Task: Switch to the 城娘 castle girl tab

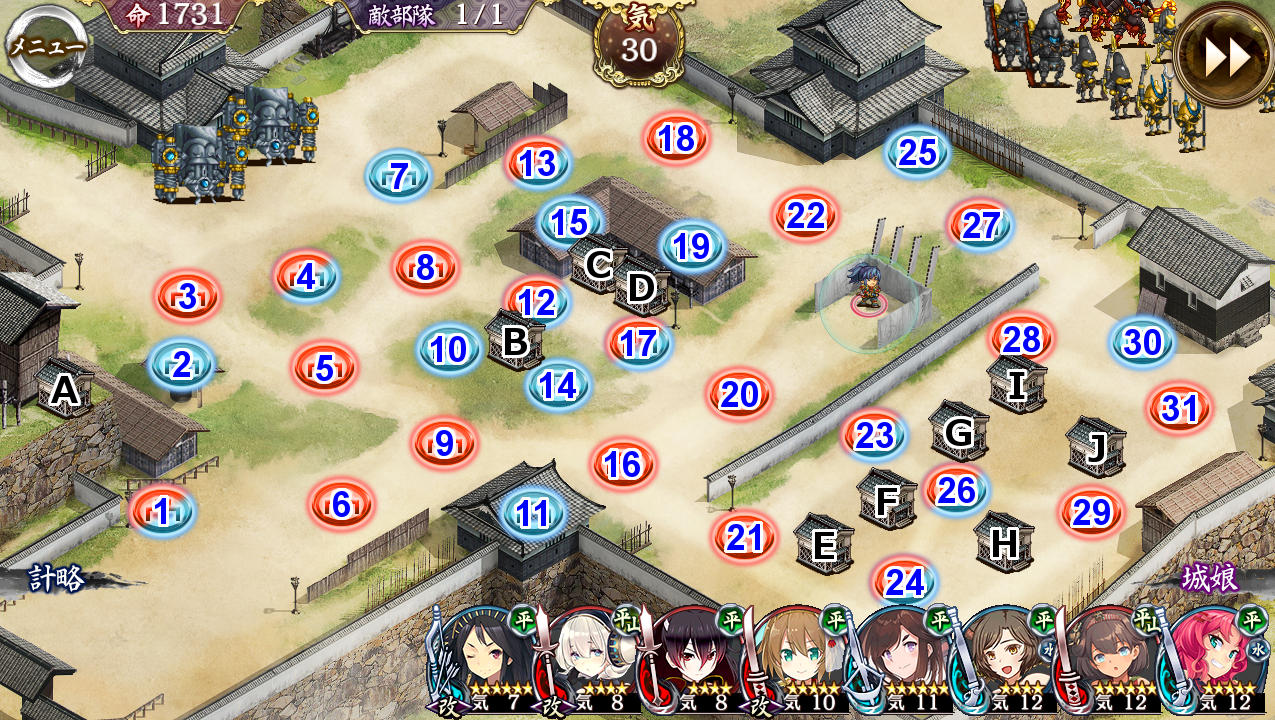Action: [x=1209, y=579]
